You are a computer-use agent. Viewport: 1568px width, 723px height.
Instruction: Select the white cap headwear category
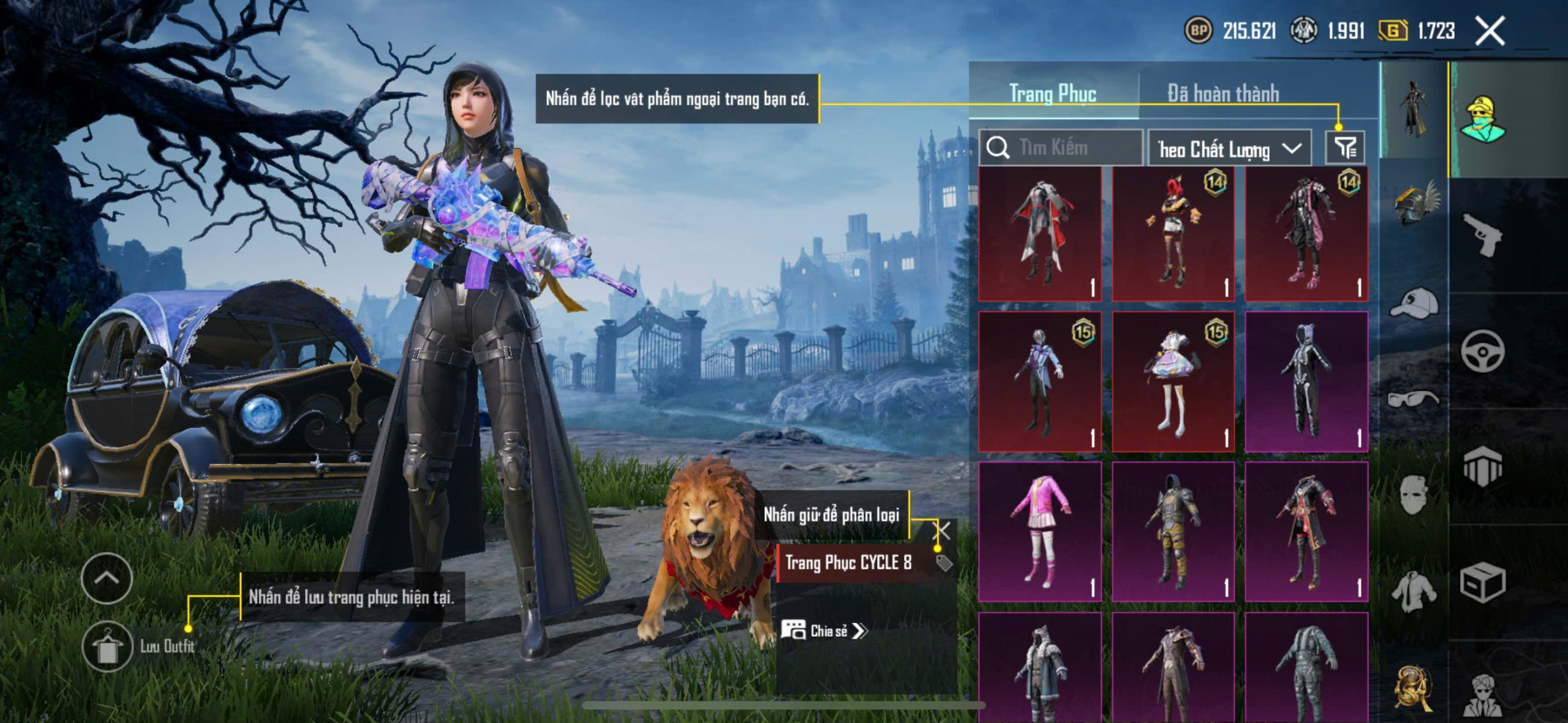[1414, 302]
